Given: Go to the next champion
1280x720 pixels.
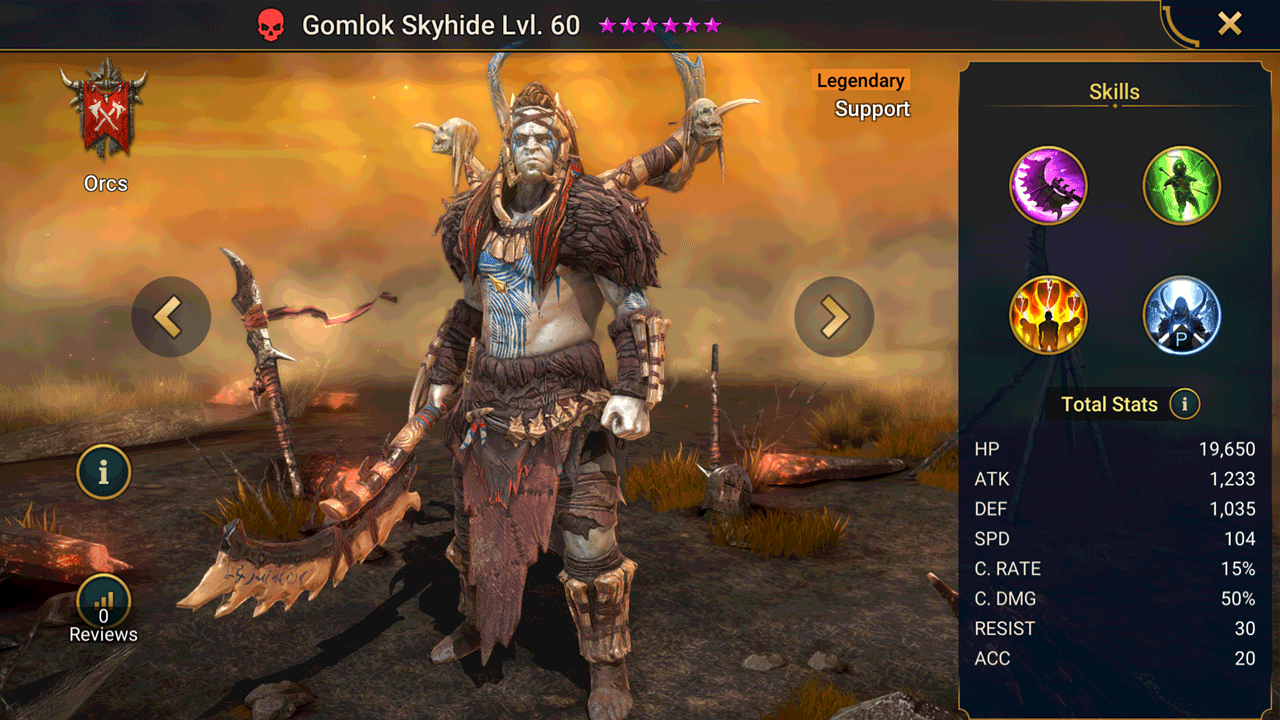Looking at the screenshot, I should (834, 317).
